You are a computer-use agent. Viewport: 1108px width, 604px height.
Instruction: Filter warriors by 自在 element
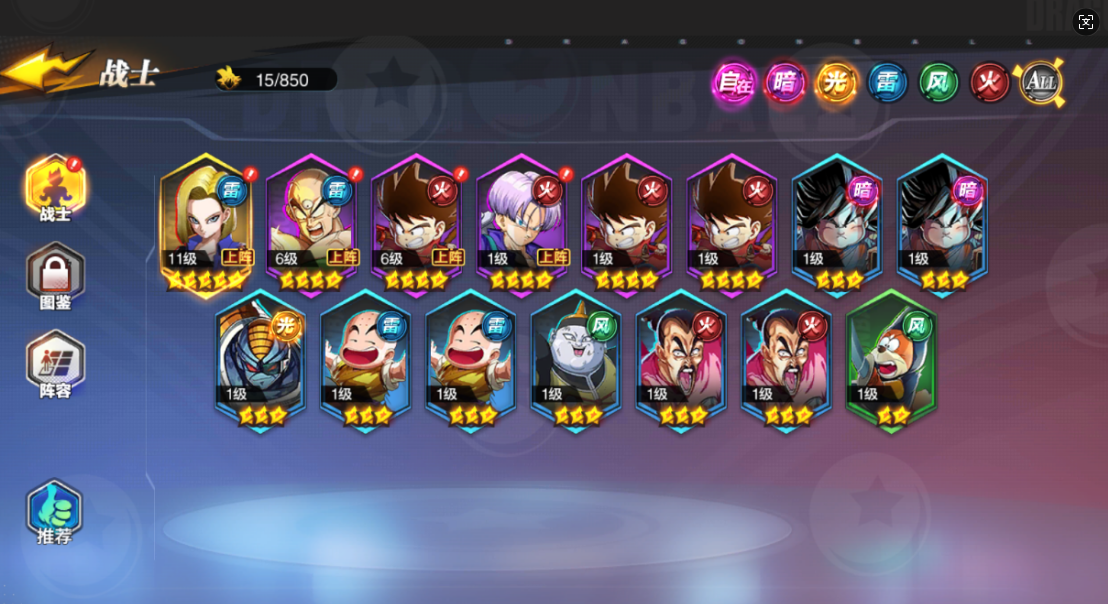733,83
